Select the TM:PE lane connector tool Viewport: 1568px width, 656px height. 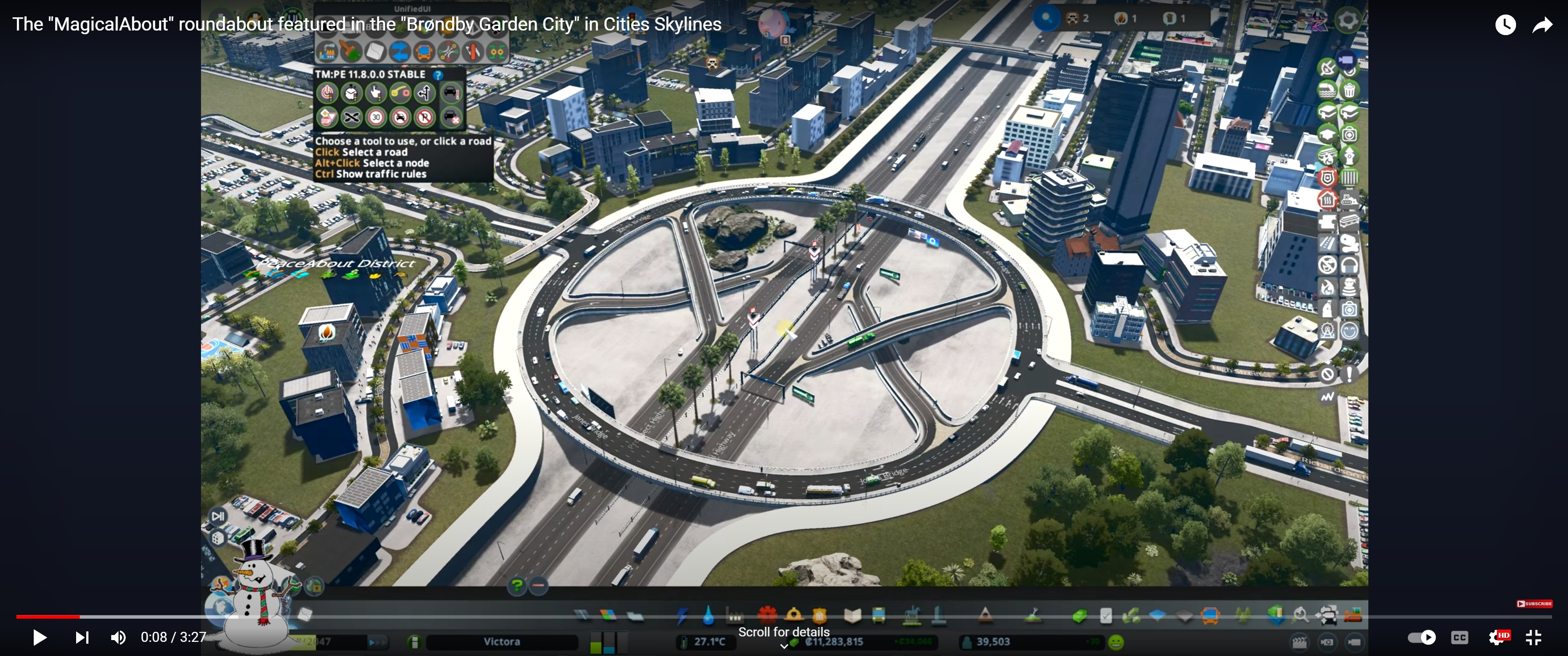point(401,92)
